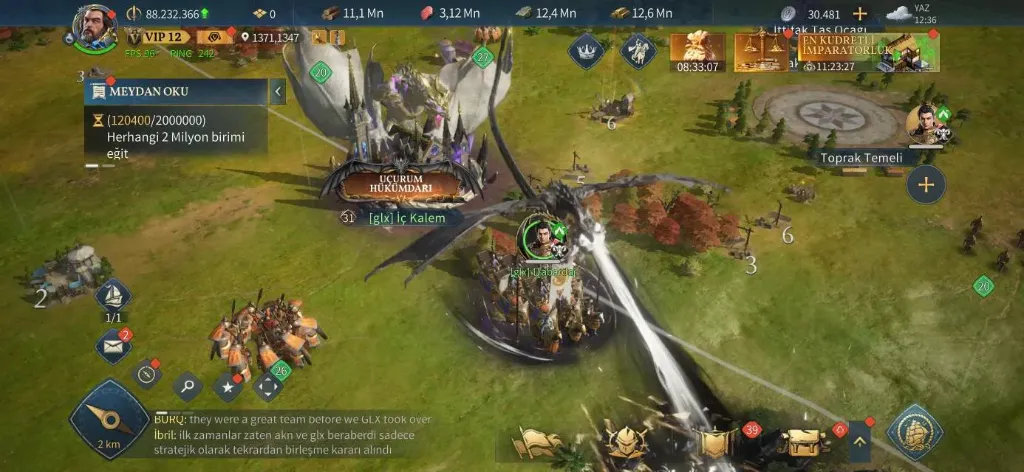Open the mail envelope inbox
1024x472 pixels.
(x=113, y=346)
